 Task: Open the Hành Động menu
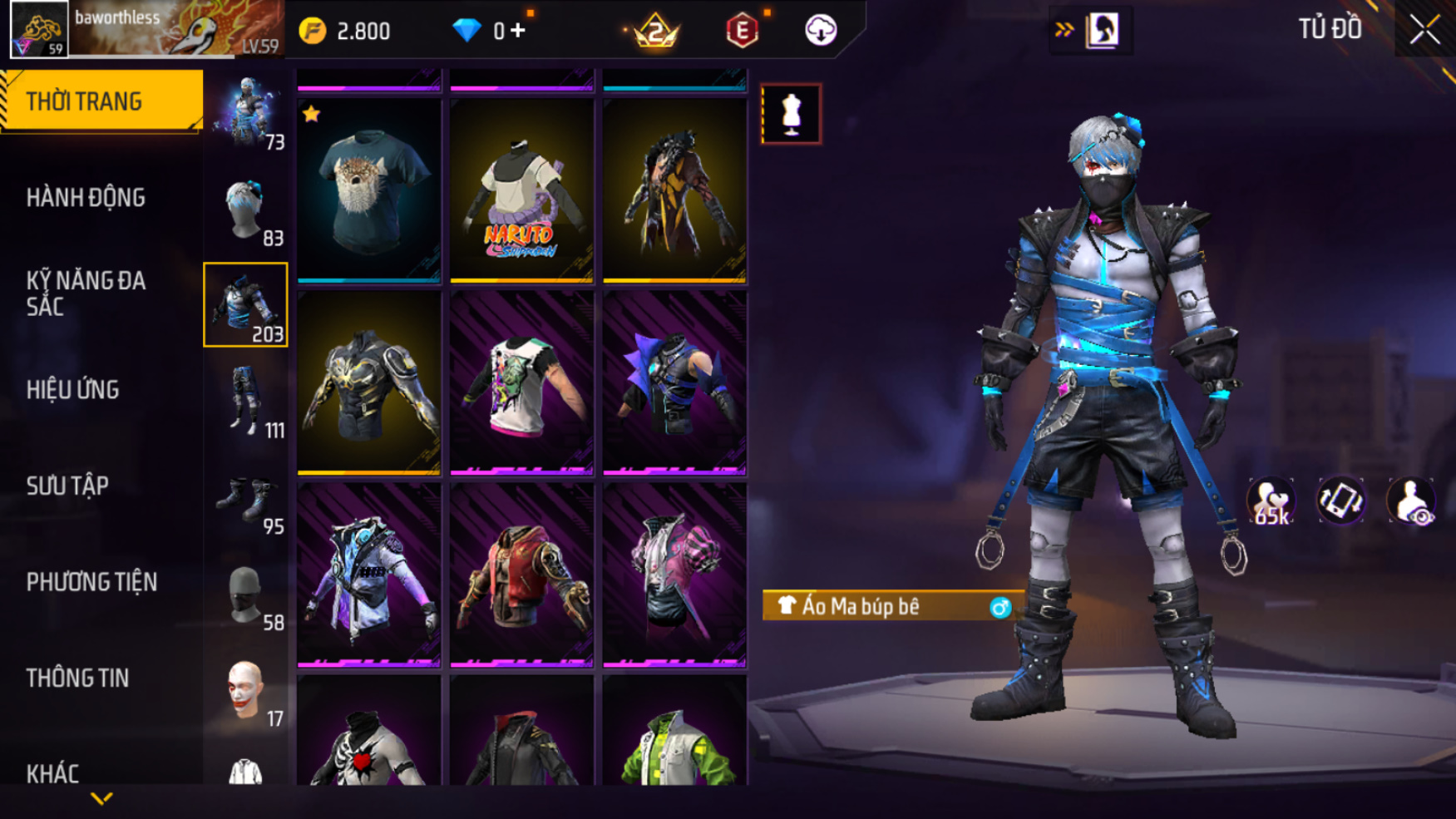86,198
